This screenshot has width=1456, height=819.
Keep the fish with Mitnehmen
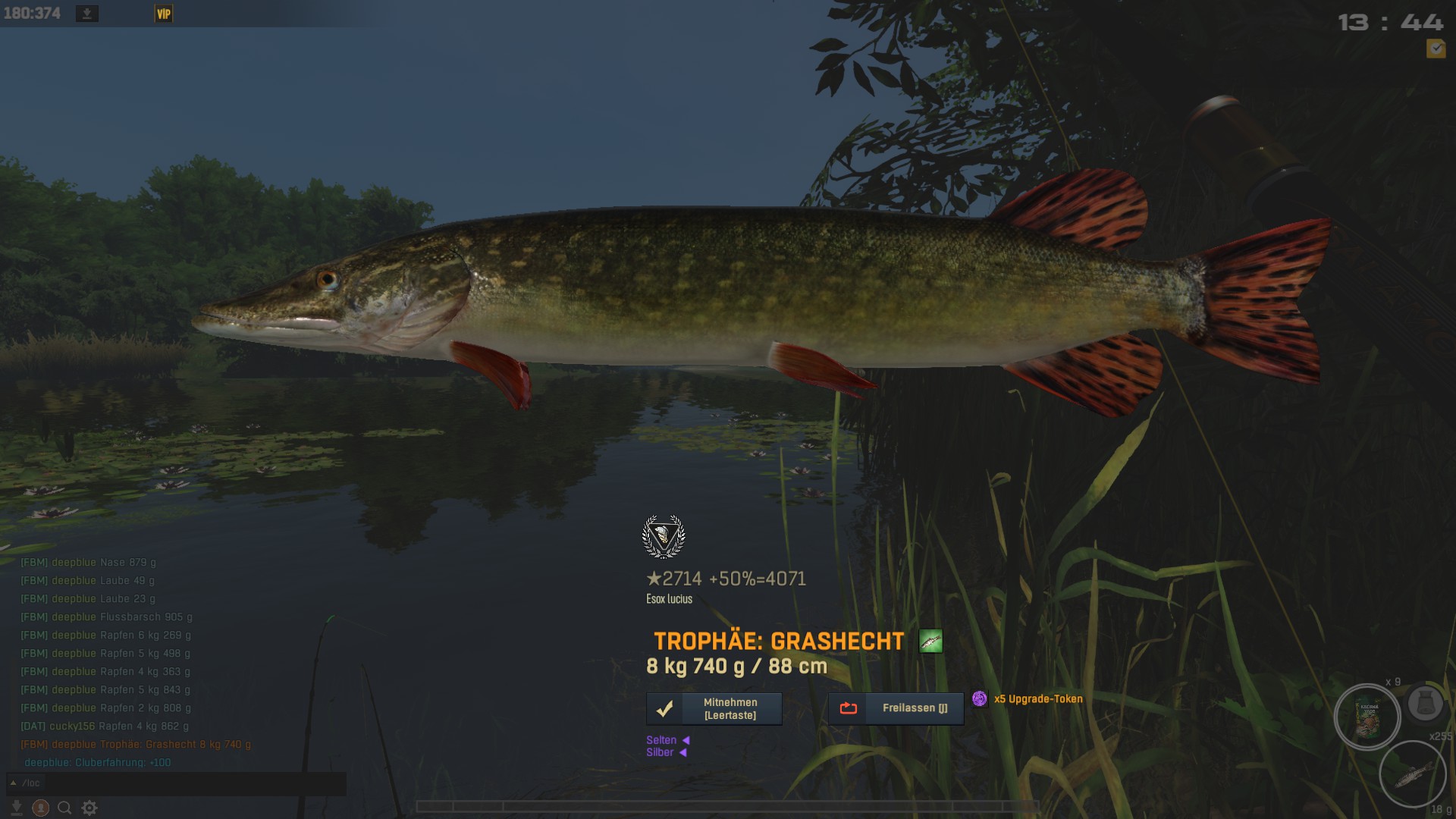tap(714, 709)
